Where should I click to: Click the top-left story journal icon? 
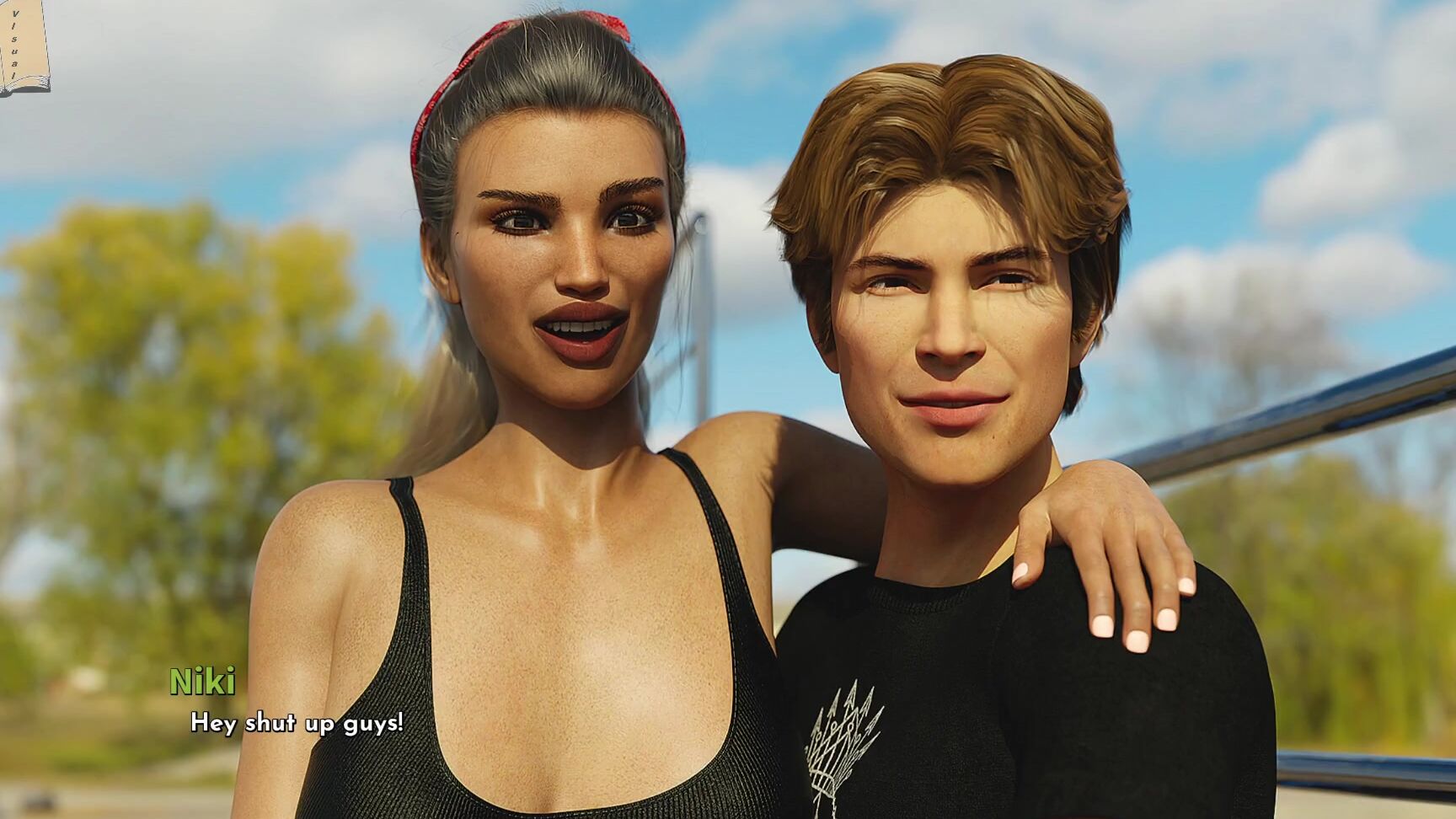pyautogui.click(x=25, y=46)
